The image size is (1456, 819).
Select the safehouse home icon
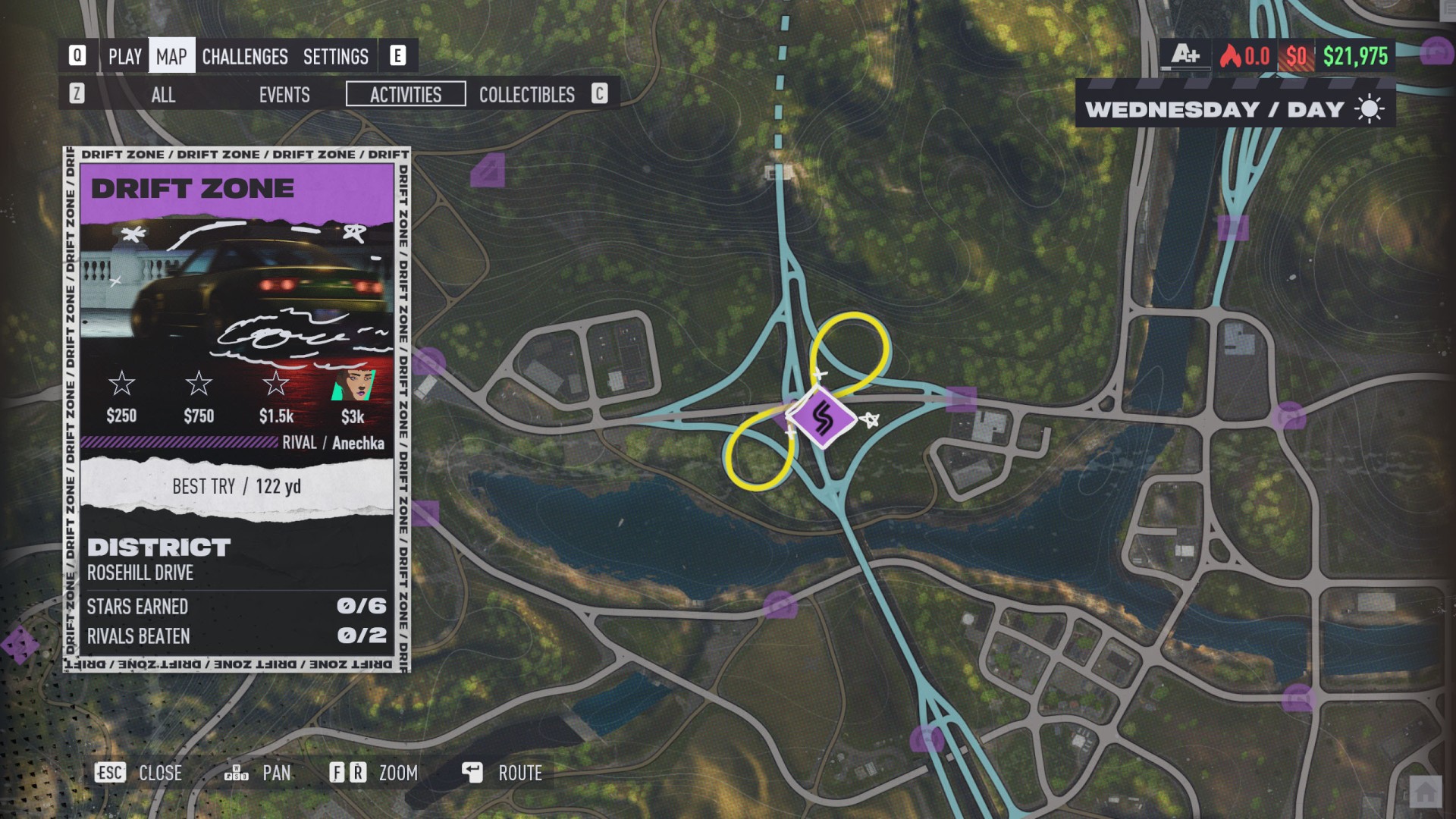pos(1425,793)
